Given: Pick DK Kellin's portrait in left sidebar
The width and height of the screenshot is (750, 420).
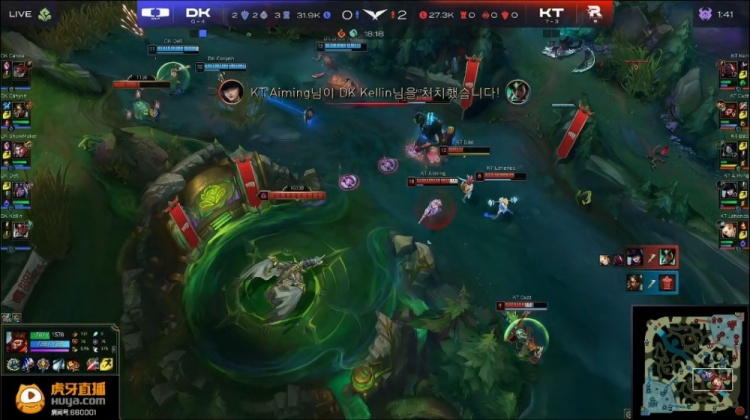Looking at the screenshot, I should coord(20,229).
